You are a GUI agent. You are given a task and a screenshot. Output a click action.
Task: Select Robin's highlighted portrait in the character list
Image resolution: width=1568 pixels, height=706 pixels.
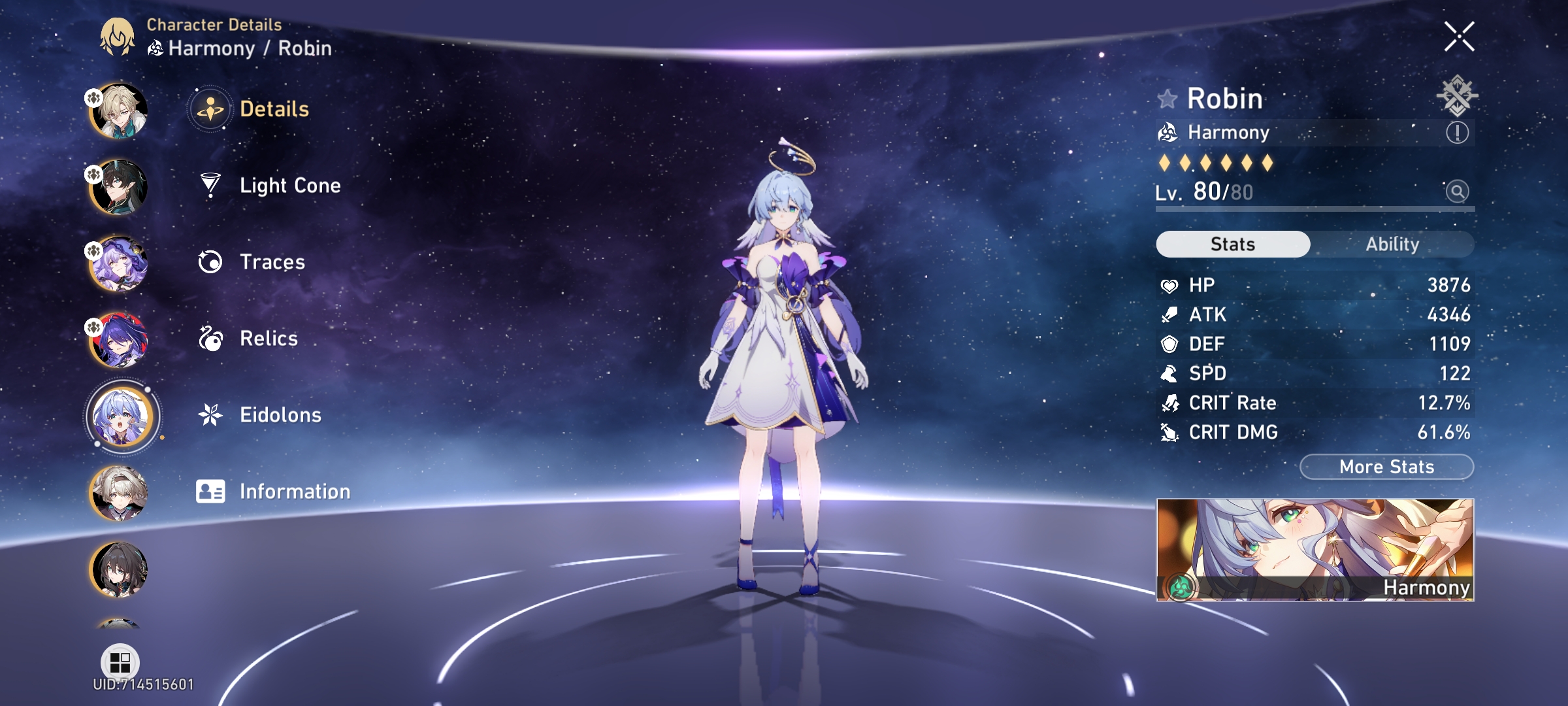pos(121,416)
